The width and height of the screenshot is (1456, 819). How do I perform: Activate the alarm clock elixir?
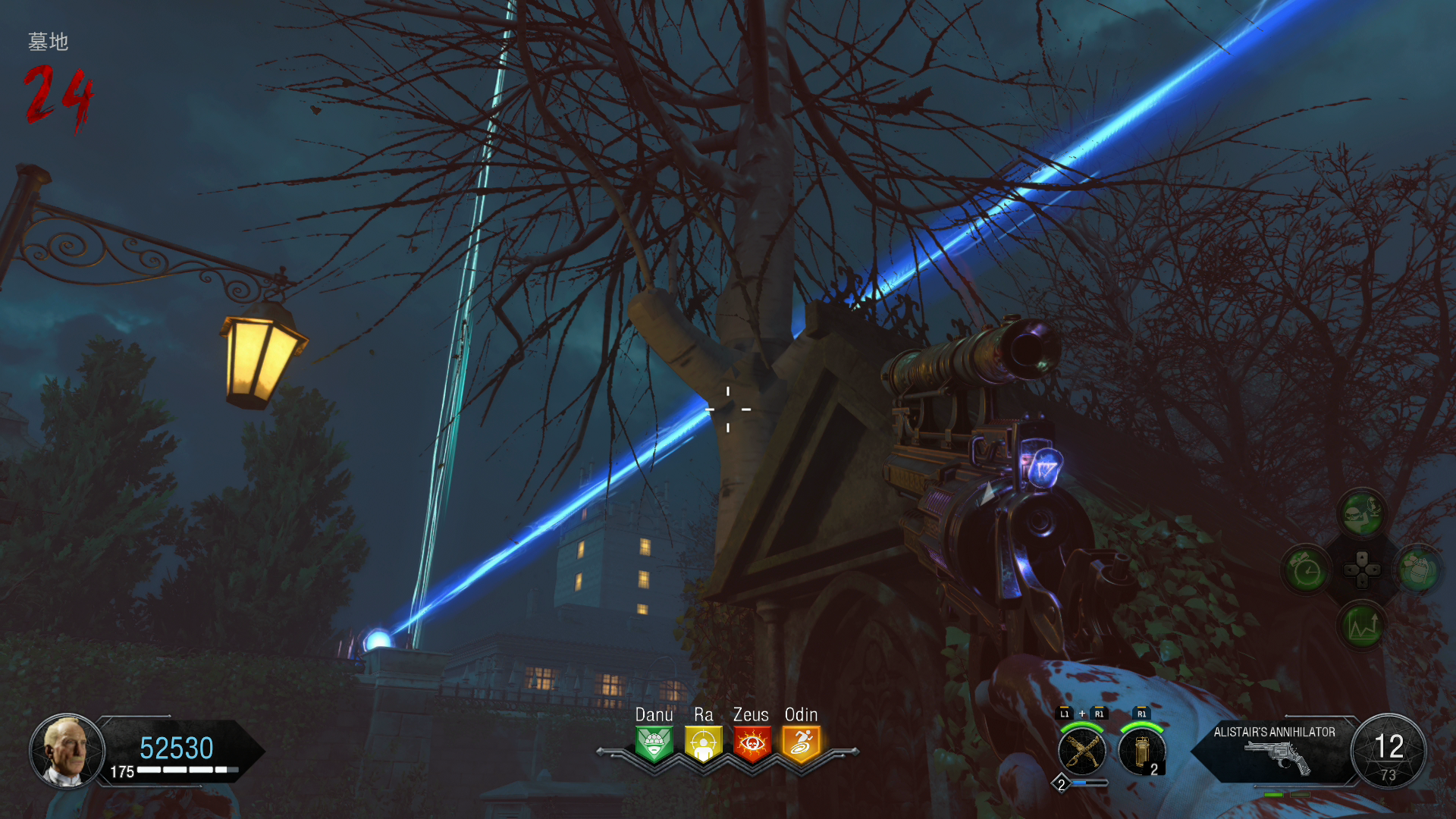click(x=1307, y=570)
